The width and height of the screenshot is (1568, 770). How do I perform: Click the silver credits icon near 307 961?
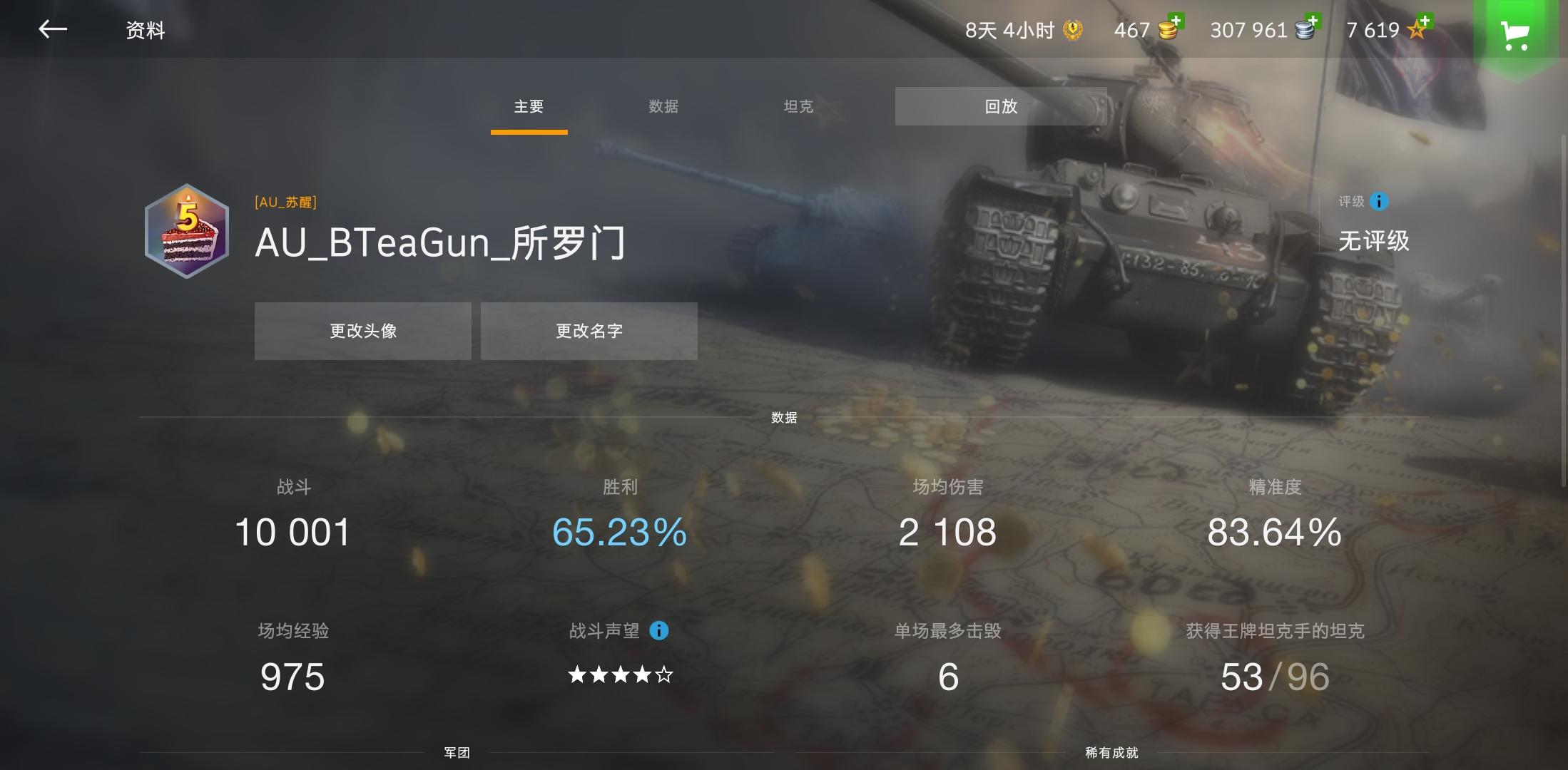1303,31
